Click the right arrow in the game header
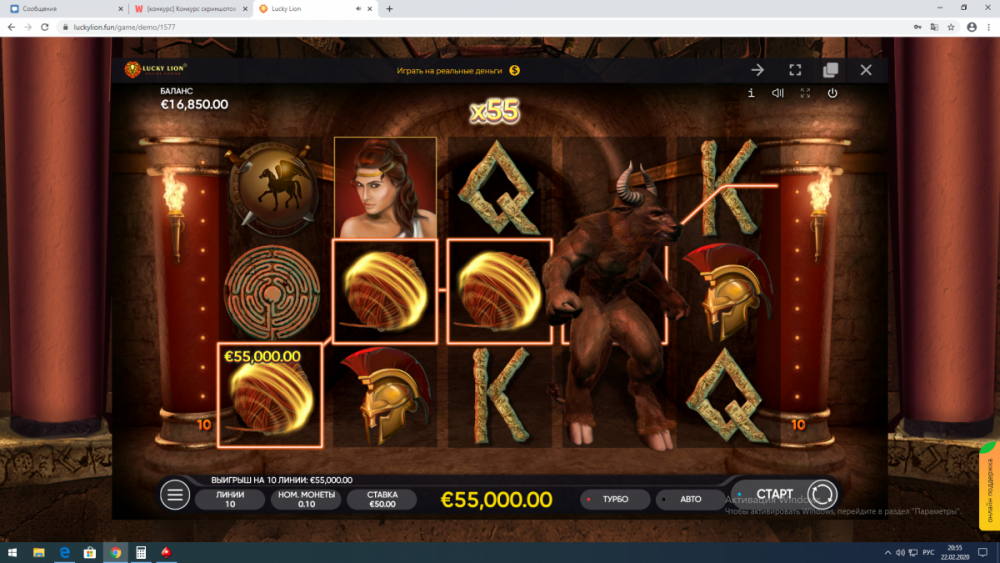 pos(758,70)
